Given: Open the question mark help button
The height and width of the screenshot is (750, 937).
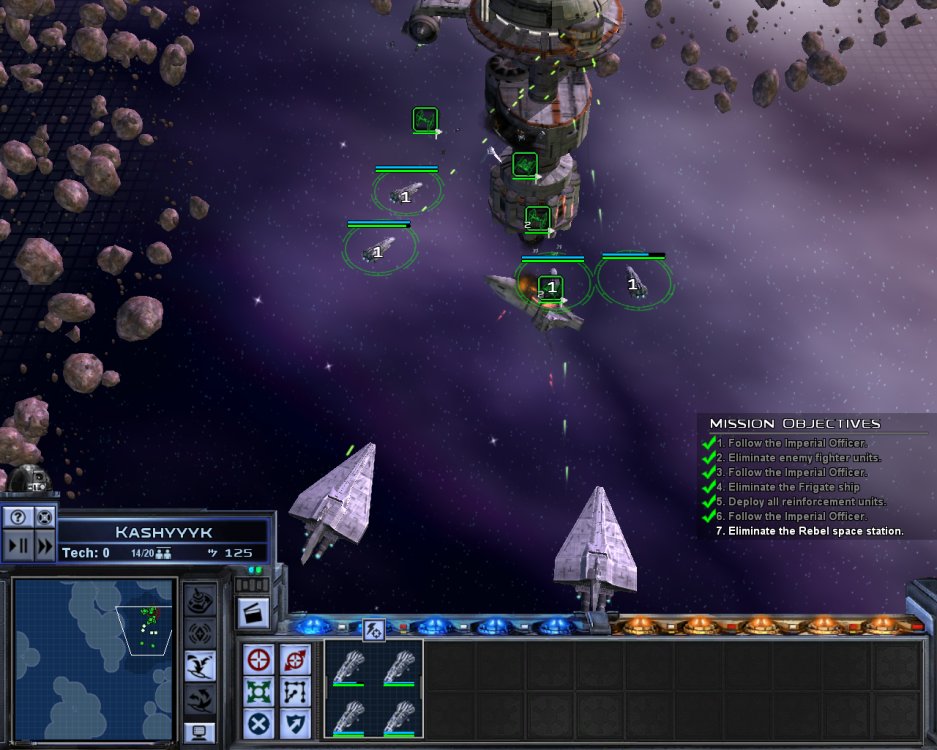Looking at the screenshot, I should 18,517.
